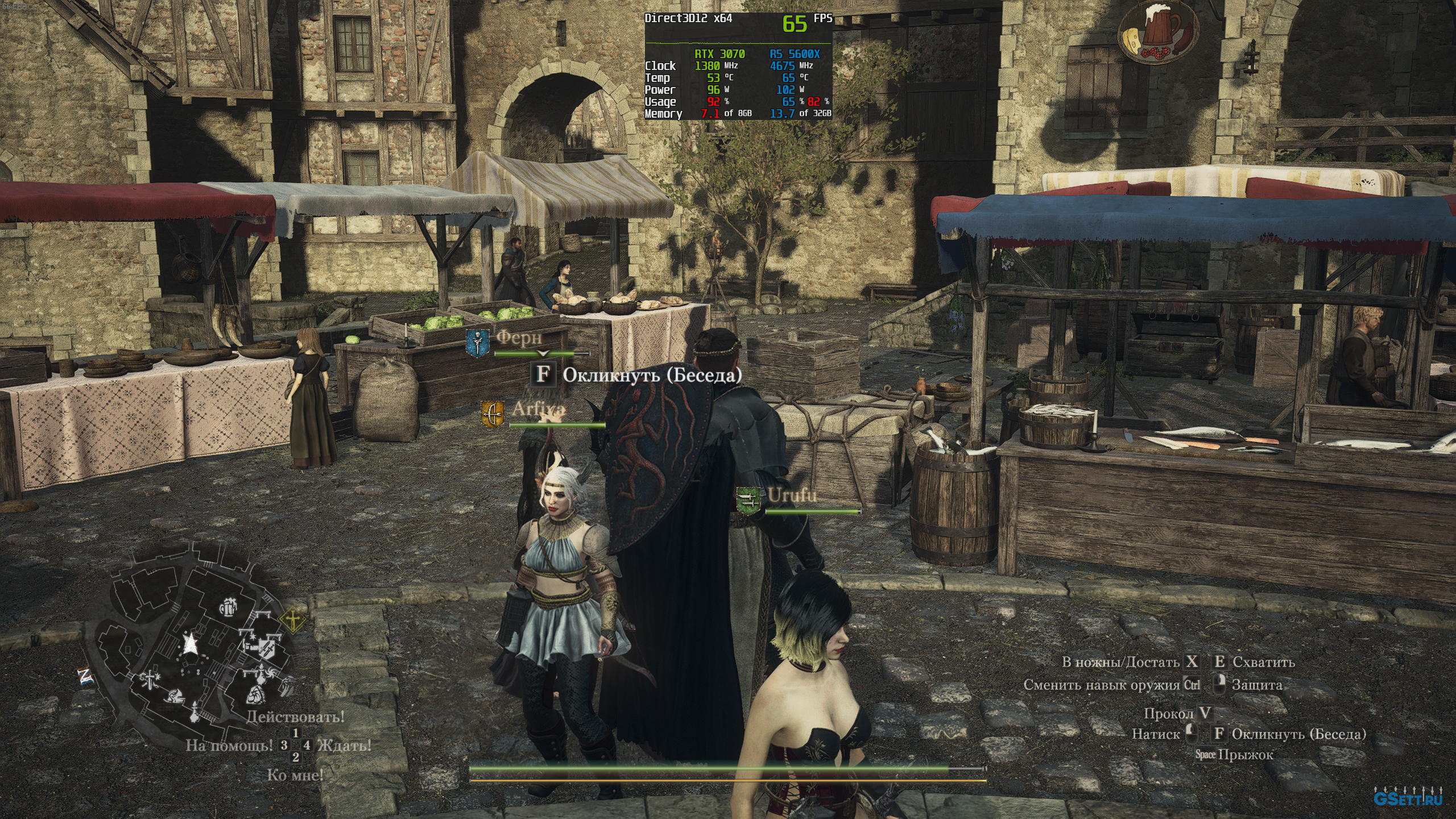The width and height of the screenshot is (1456, 819).
Task: Click Arfiya's archer vocation icon
Action: tap(492, 413)
